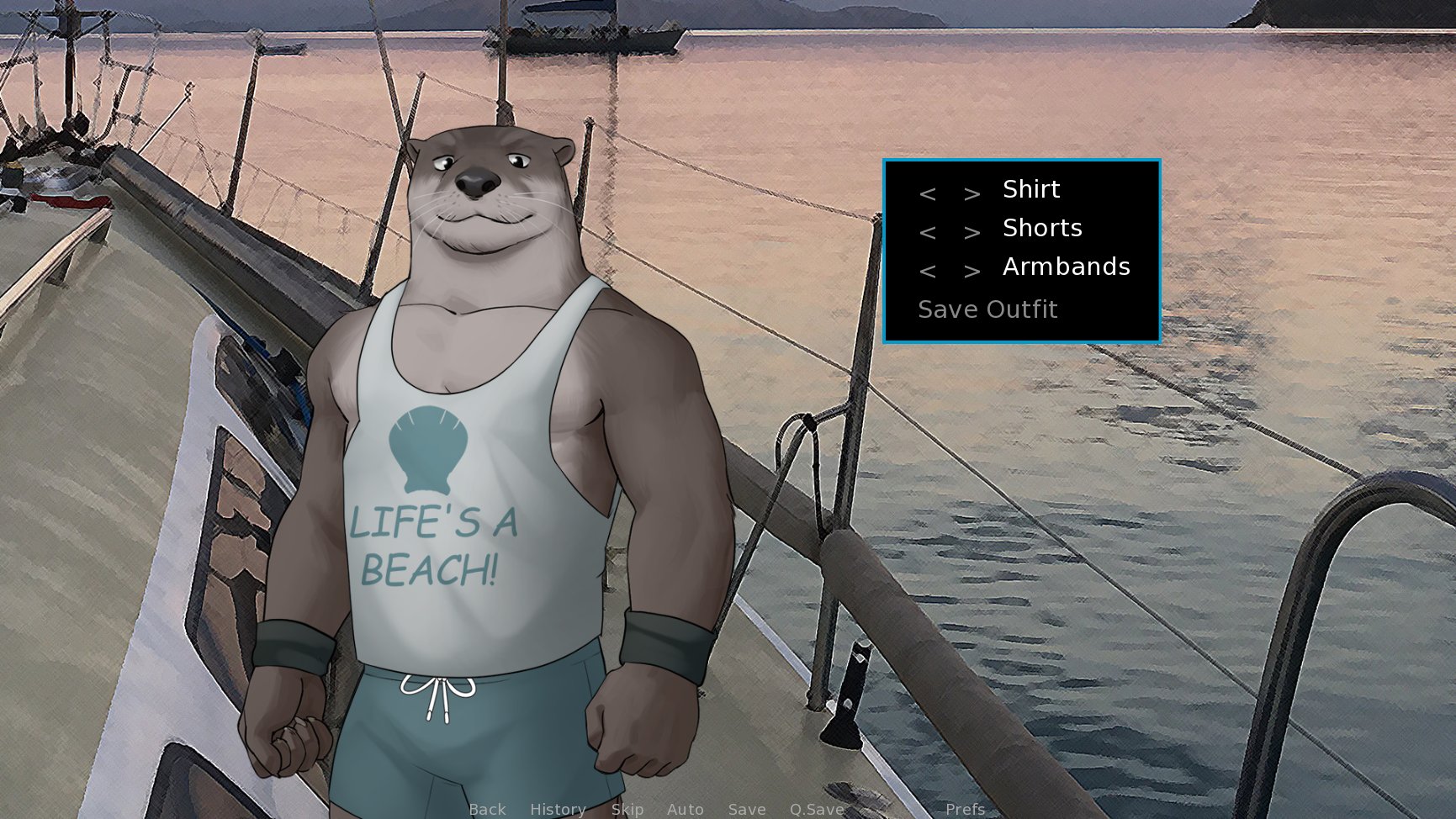Click Back in the quick menu
1456x819 pixels.
(x=487, y=809)
